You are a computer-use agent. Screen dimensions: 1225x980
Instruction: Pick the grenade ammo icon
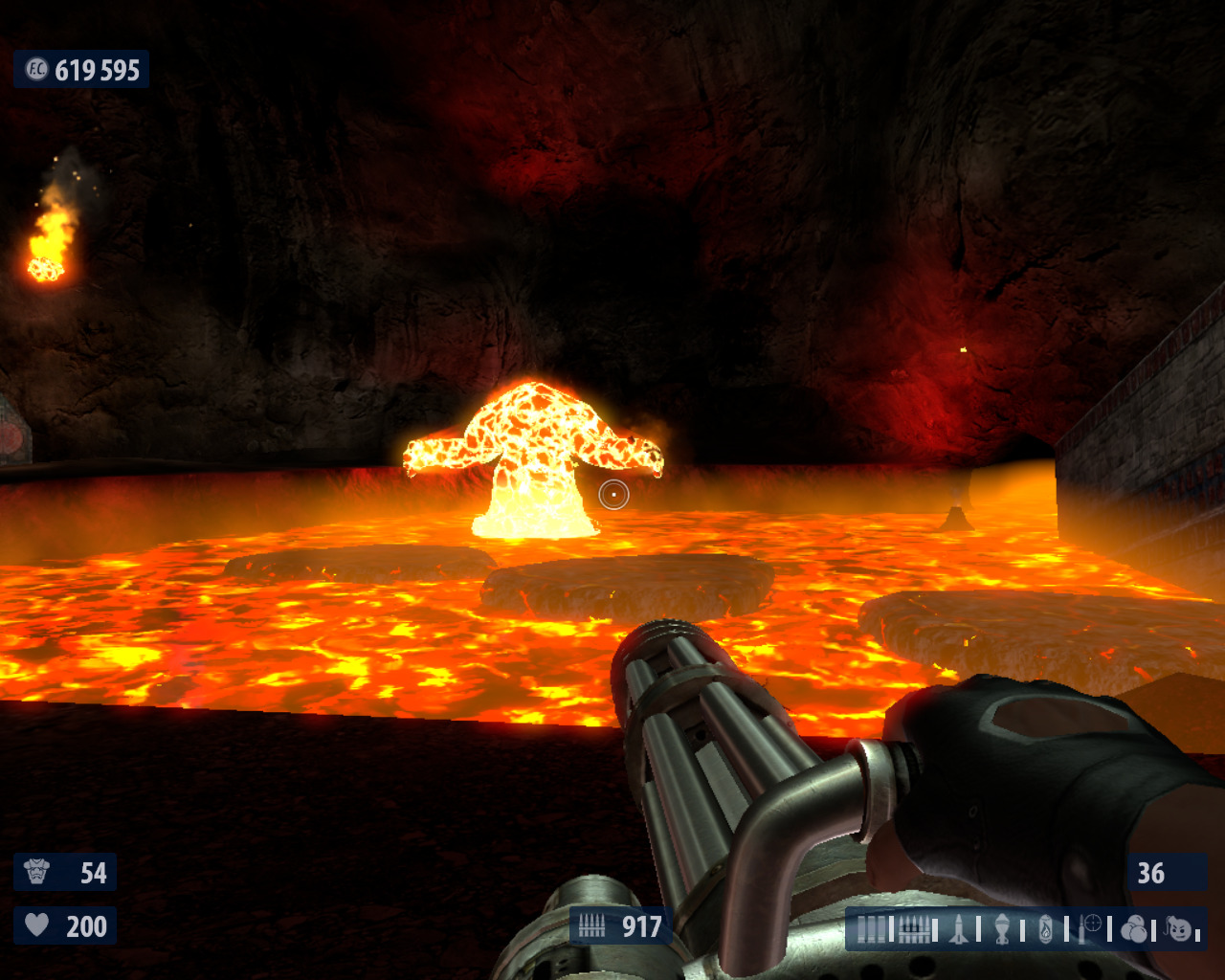1002,929
